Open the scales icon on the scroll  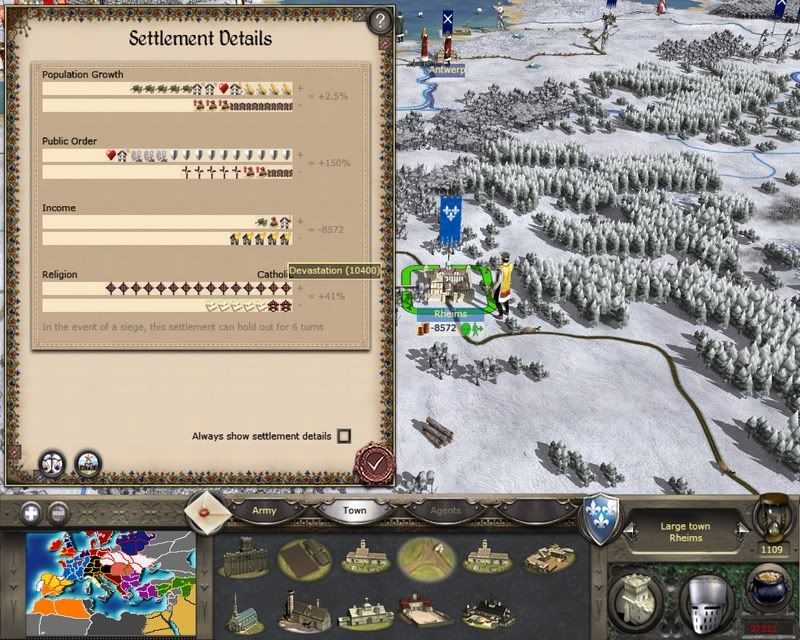click(53, 463)
